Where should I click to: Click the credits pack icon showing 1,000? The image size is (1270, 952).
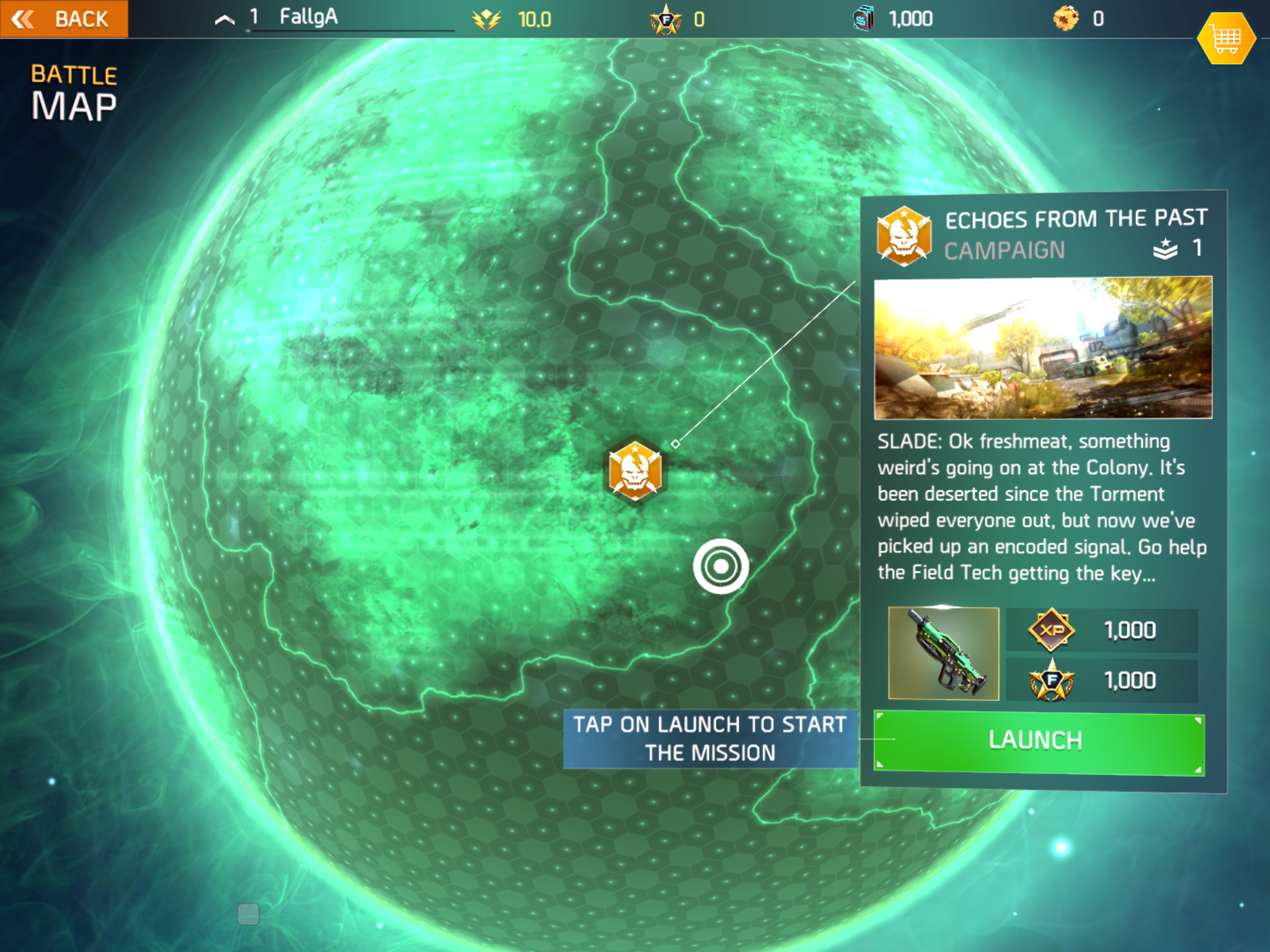point(862,19)
